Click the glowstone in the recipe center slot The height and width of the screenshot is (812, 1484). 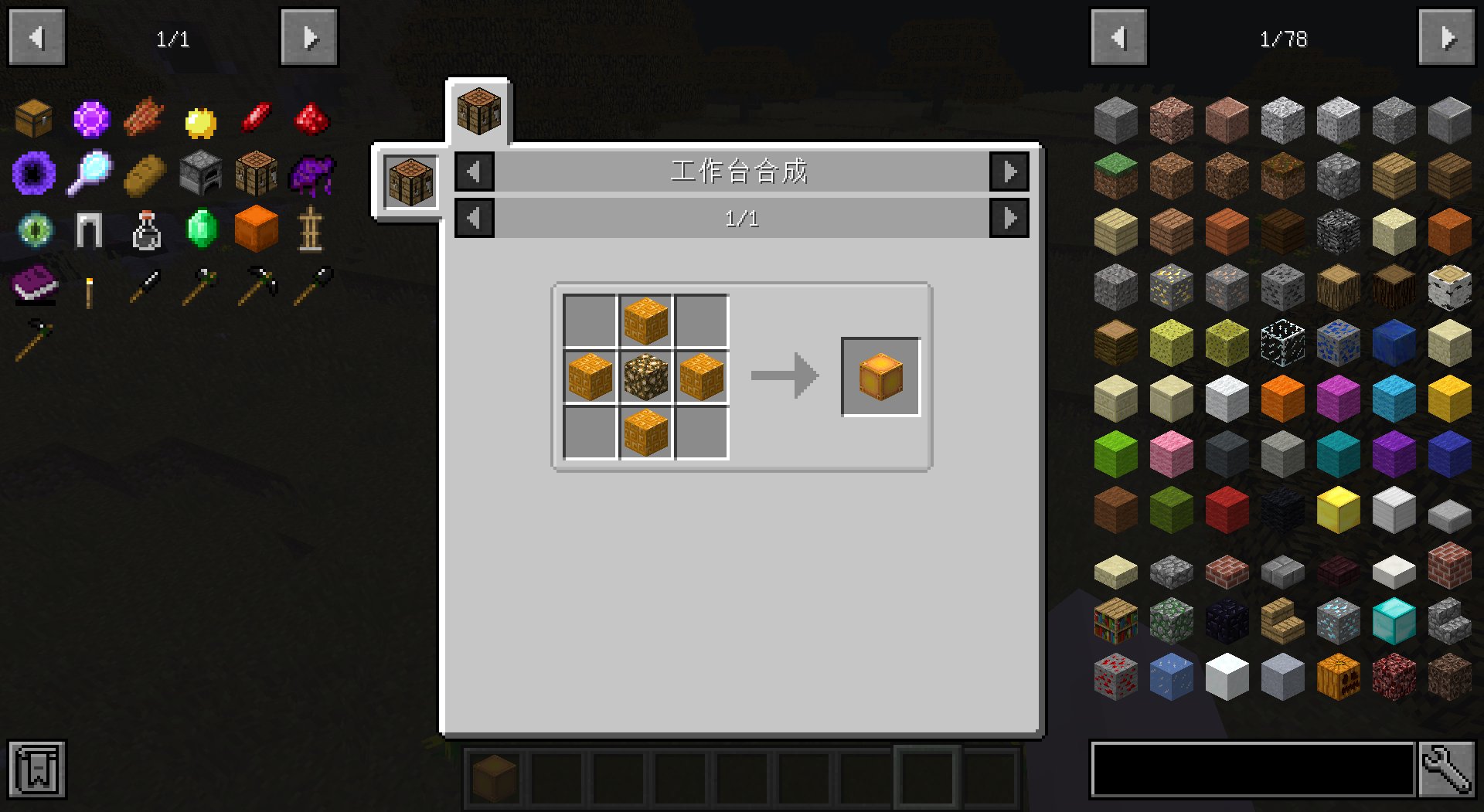pyautogui.click(x=645, y=378)
